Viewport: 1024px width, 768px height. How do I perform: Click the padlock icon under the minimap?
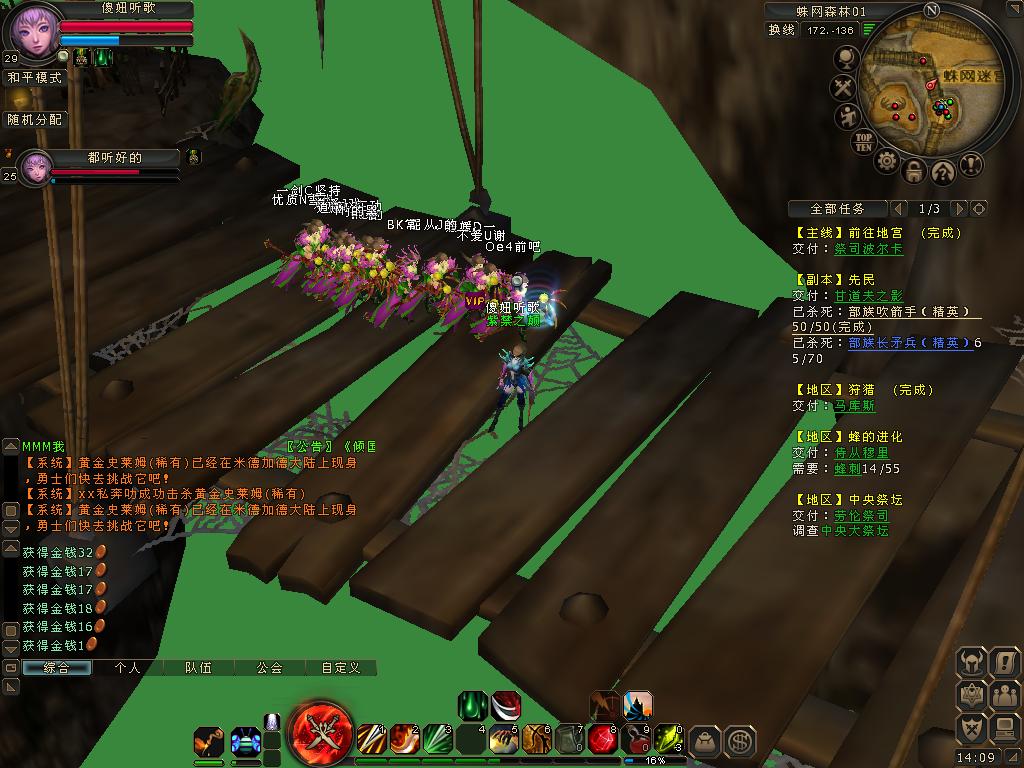click(914, 171)
